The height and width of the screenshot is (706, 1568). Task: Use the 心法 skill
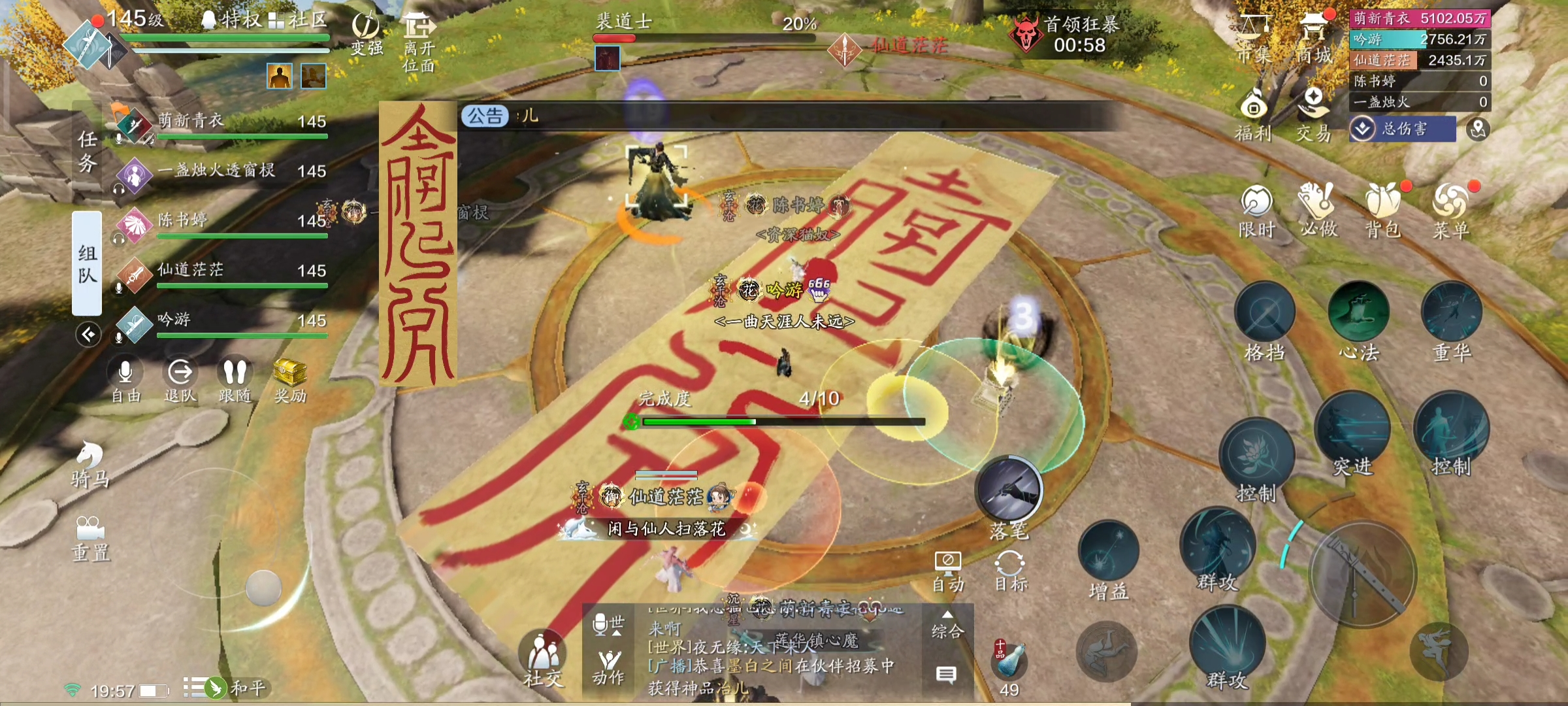(x=1359, y=312)
